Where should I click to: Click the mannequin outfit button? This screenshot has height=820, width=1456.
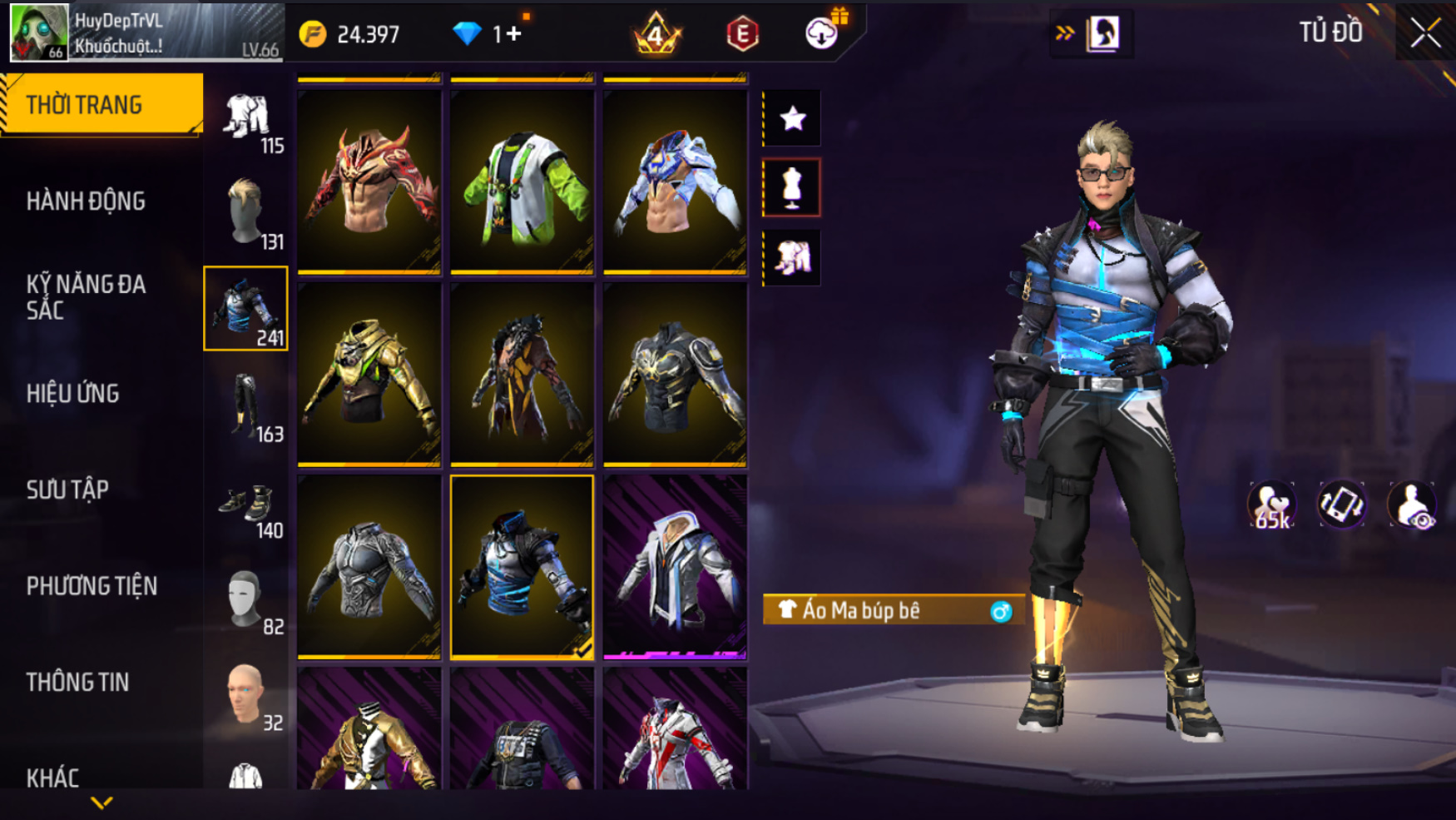coord(792,188)
